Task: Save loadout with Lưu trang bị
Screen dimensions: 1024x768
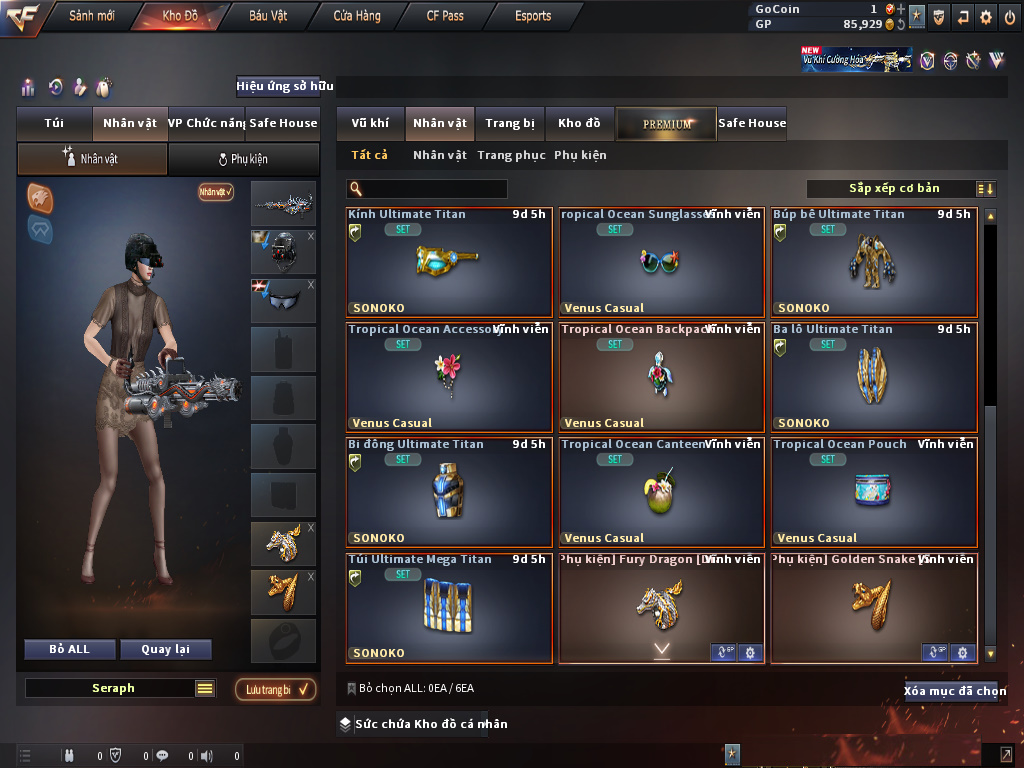Action: (x=275, y=689)
